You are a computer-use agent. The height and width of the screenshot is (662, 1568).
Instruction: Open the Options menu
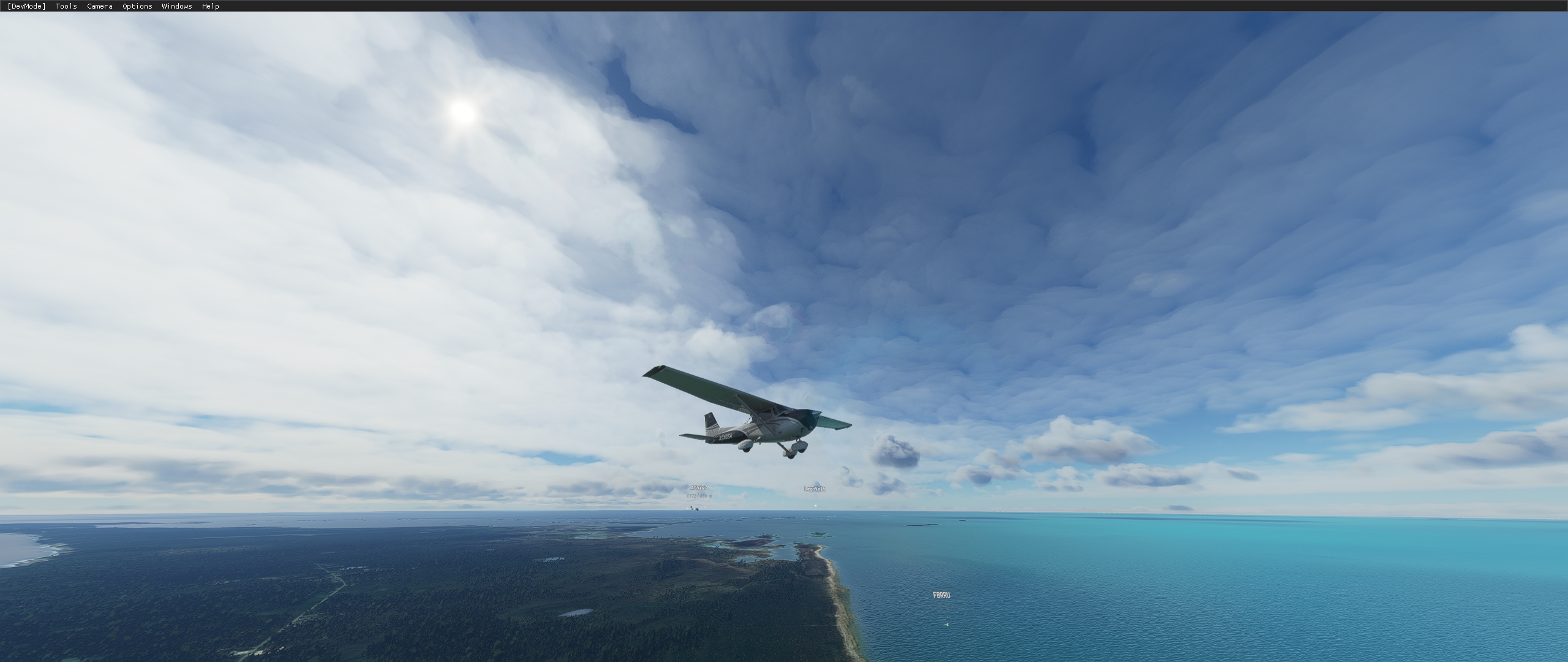(136, 6)
